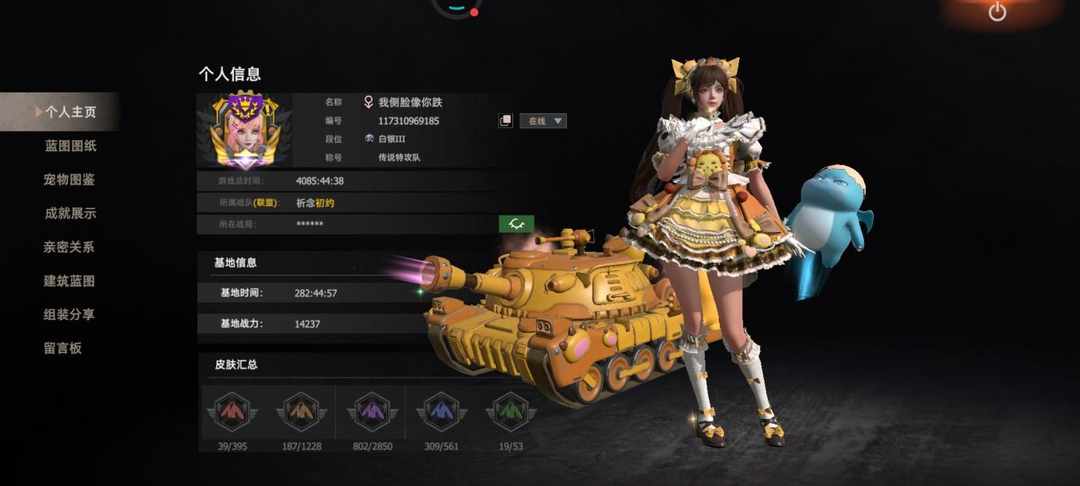Click the green refresh toggle button
The image size is (1080, 486).
516,224
